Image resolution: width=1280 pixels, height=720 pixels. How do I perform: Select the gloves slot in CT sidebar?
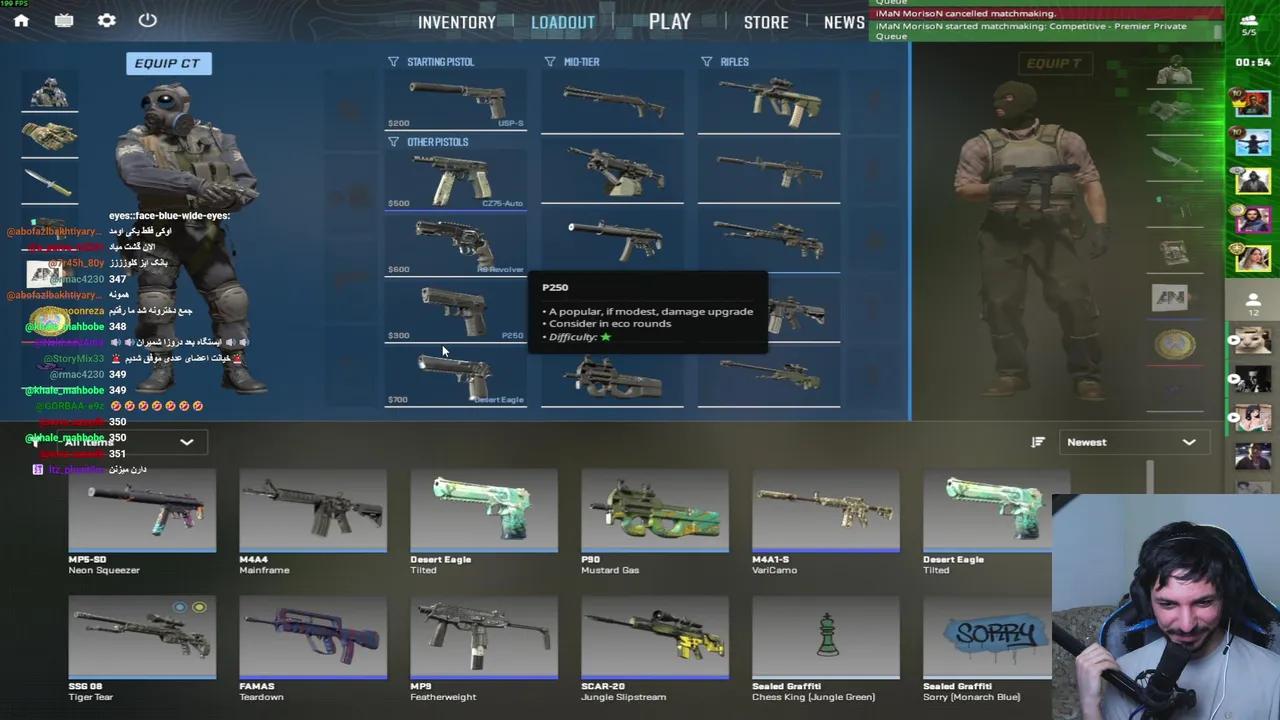(49, 137)
